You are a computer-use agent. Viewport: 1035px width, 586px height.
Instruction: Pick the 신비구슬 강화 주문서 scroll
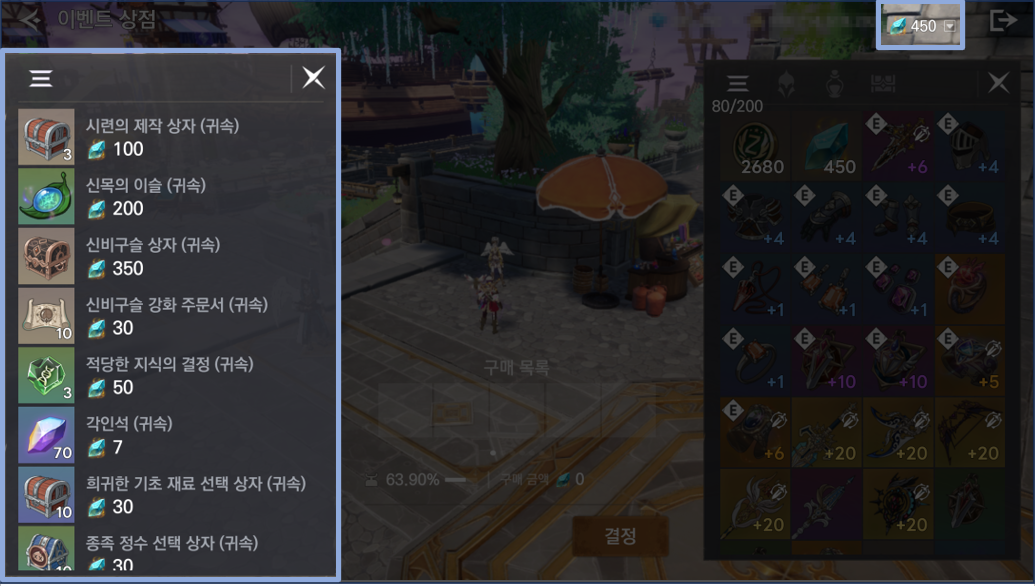170,316
